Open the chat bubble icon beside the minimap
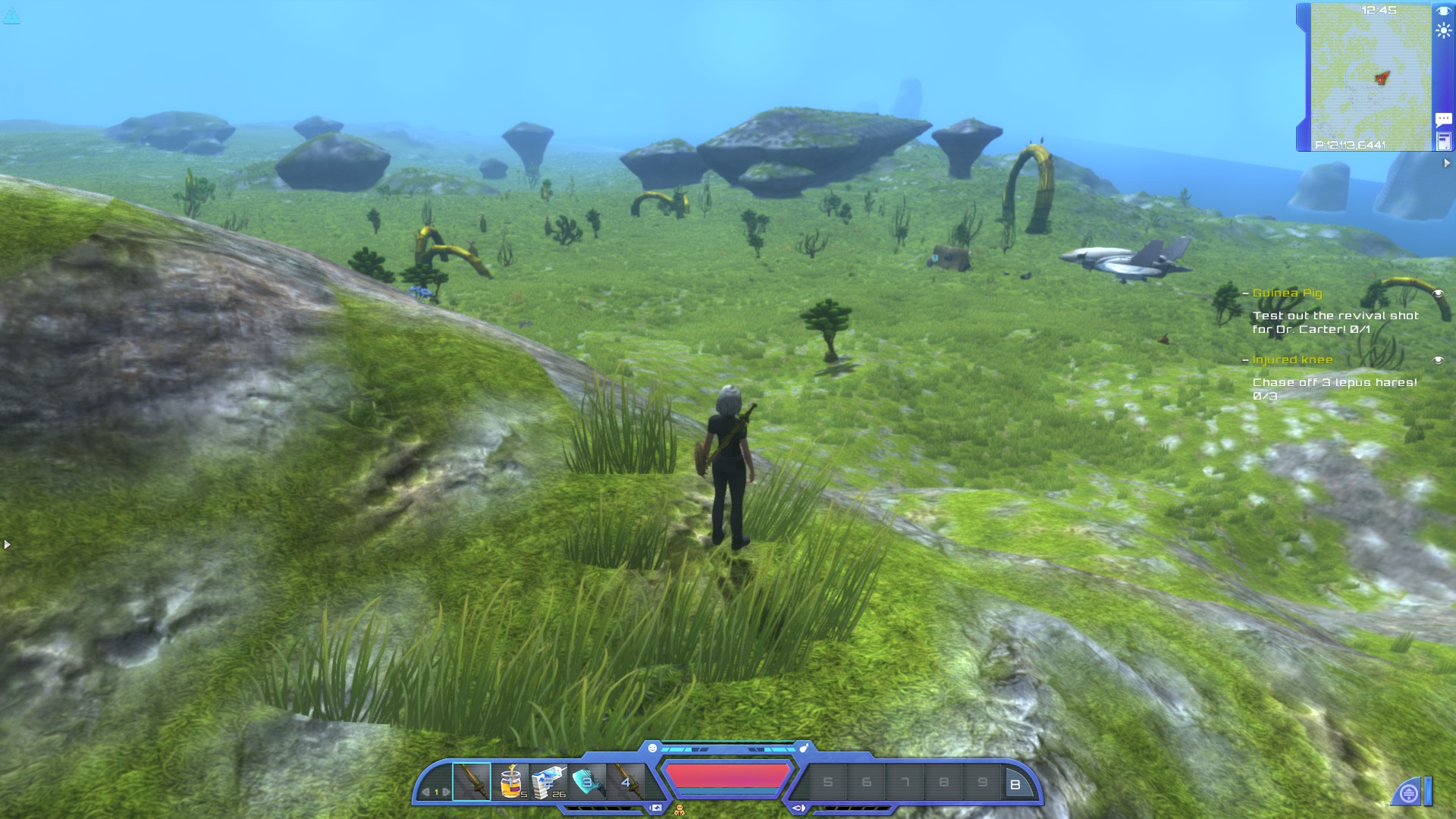 1443,120
